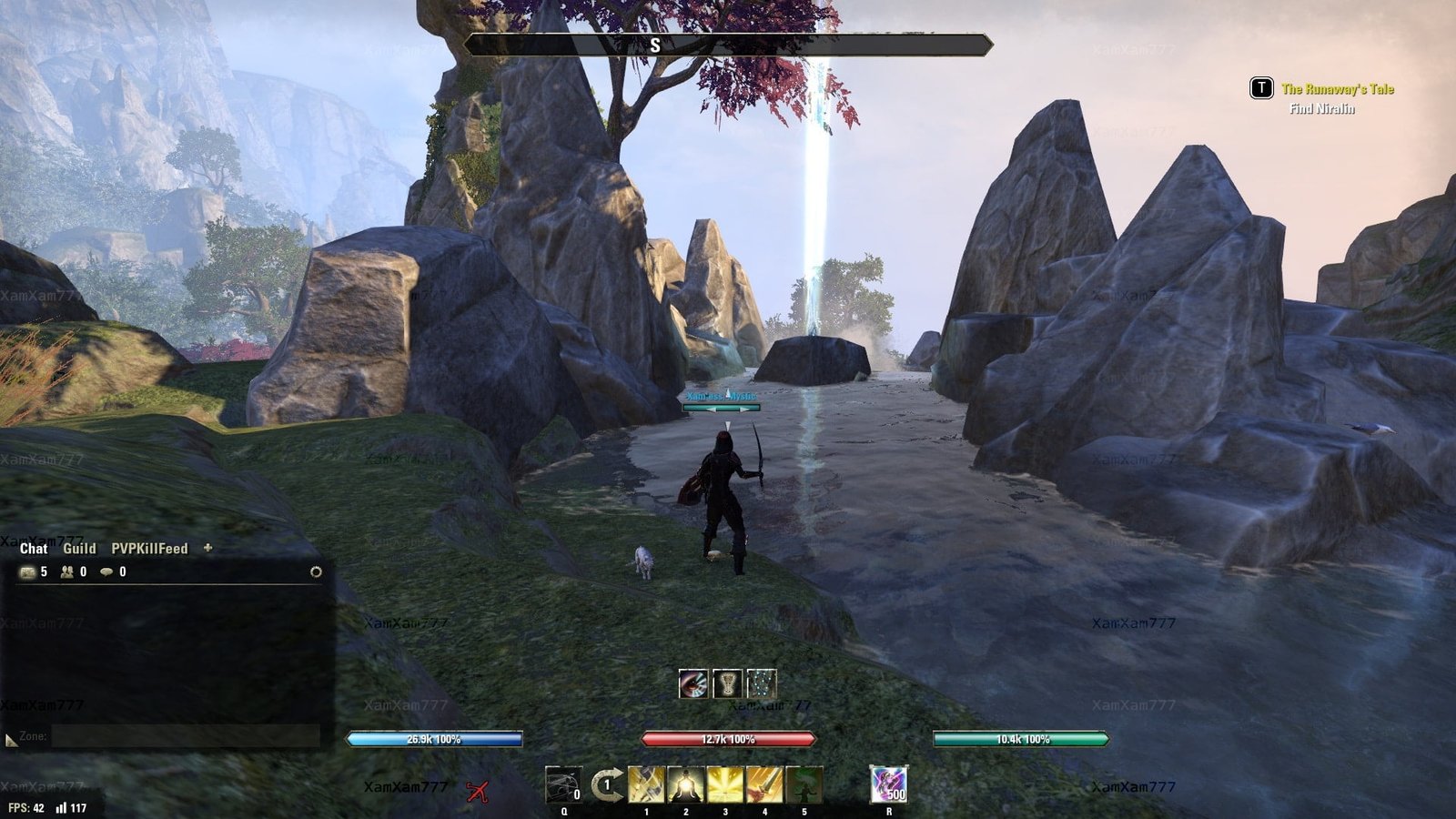Activate the meditating glowing figure ability

coord(686,784)
